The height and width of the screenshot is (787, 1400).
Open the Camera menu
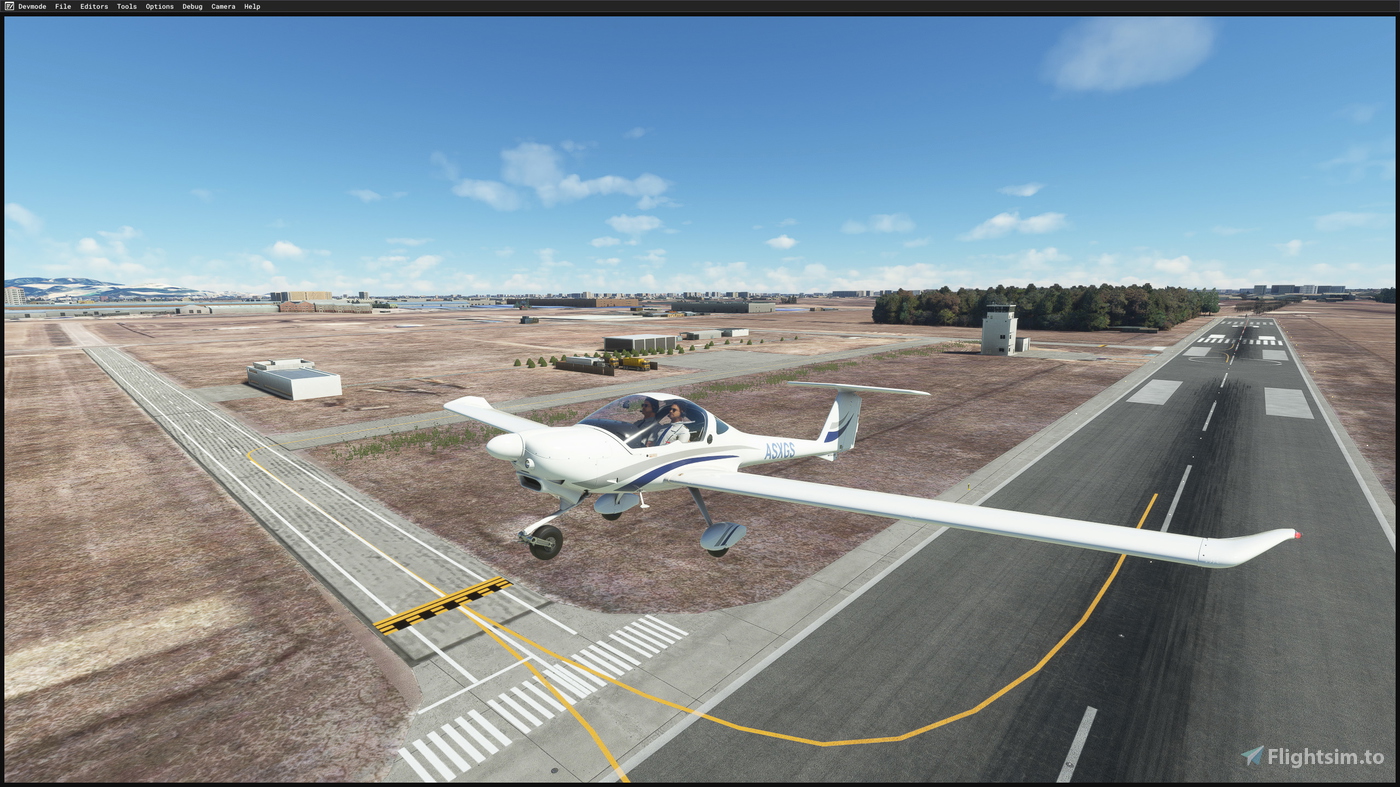click(222, 6)
